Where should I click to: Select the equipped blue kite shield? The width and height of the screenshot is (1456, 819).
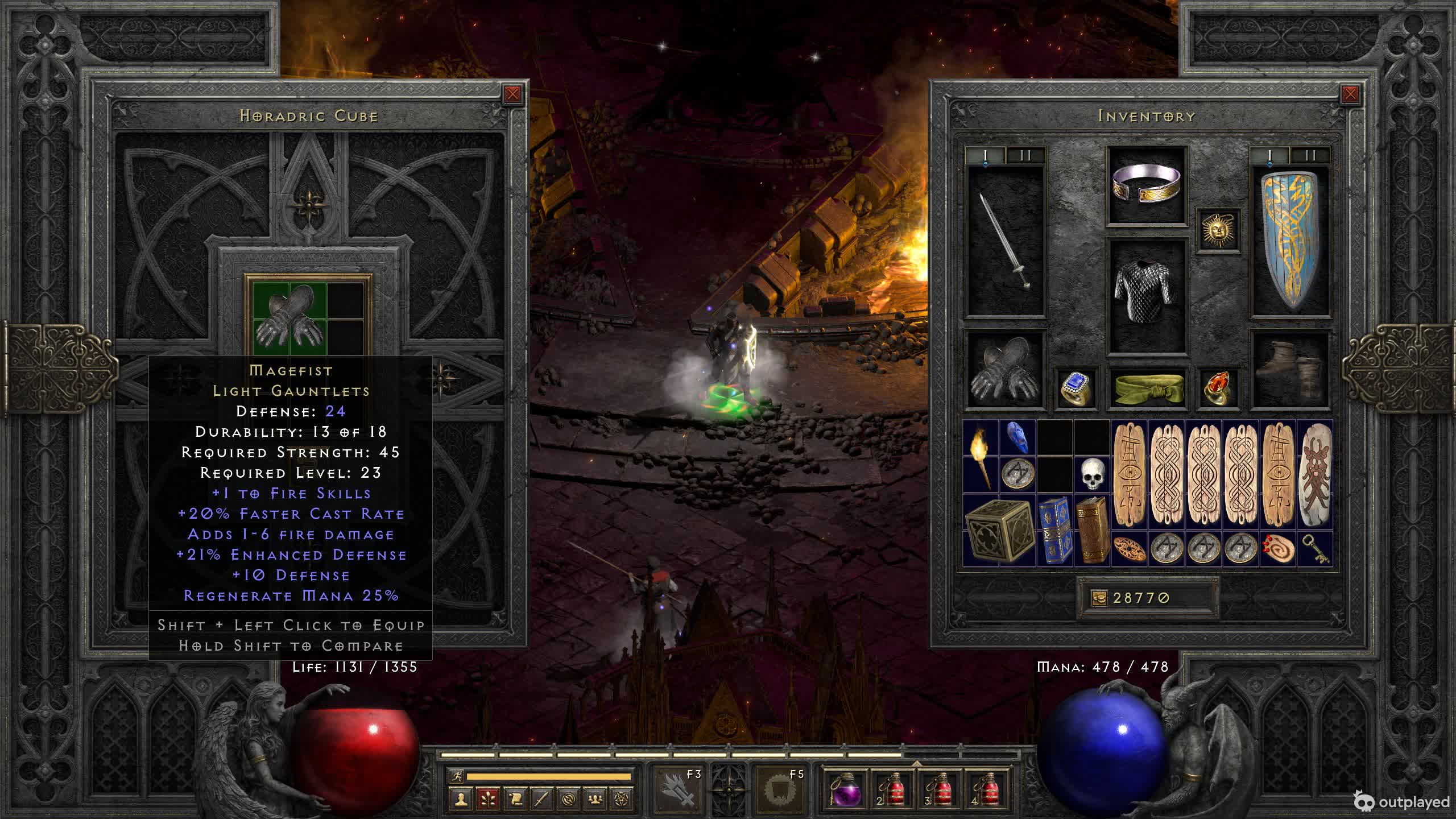pyautogui.click(x=1290, y=242)
